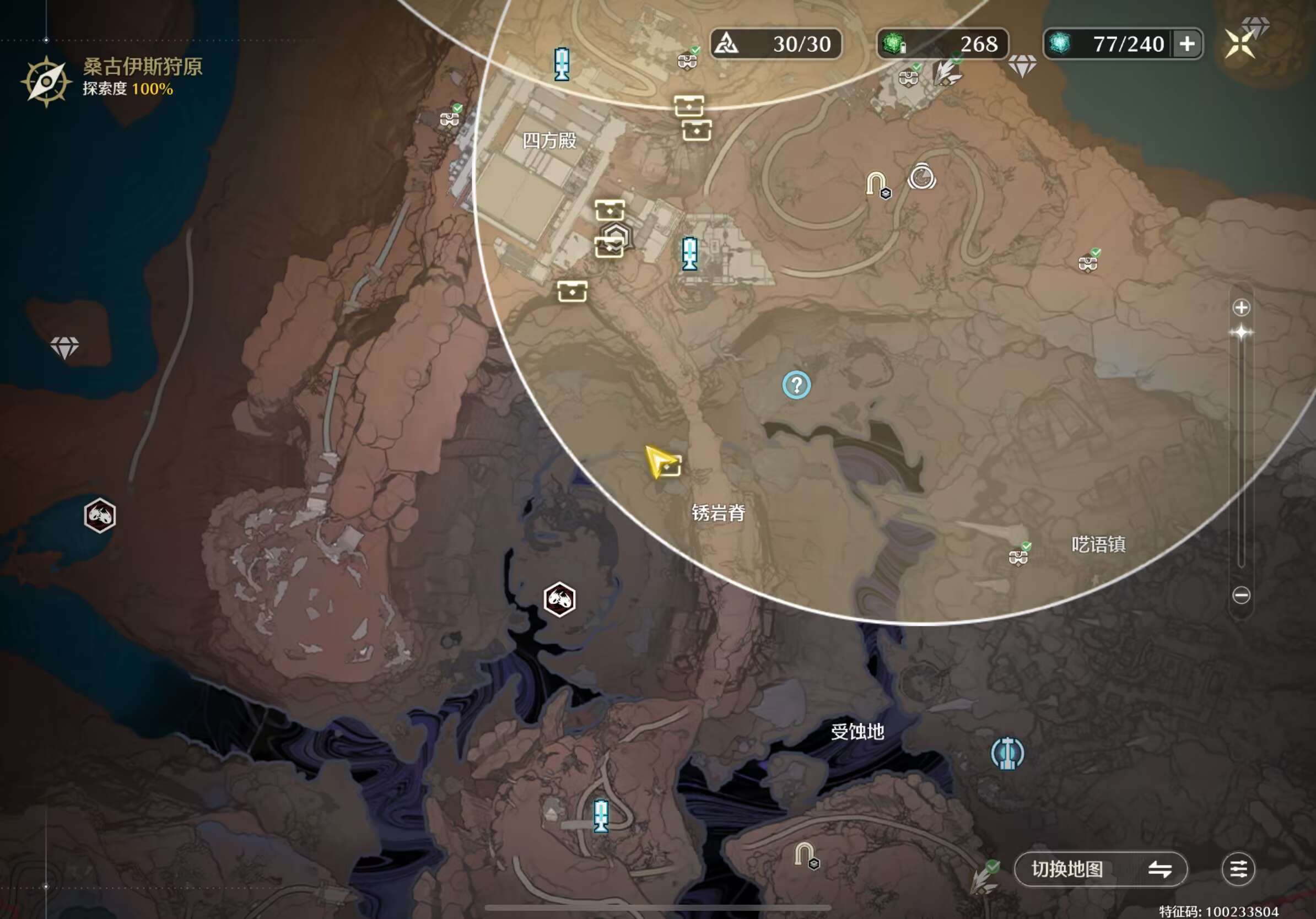Zoom in the map with plus button
The height and width of the screenshot is (919, 1316).
1241,307
